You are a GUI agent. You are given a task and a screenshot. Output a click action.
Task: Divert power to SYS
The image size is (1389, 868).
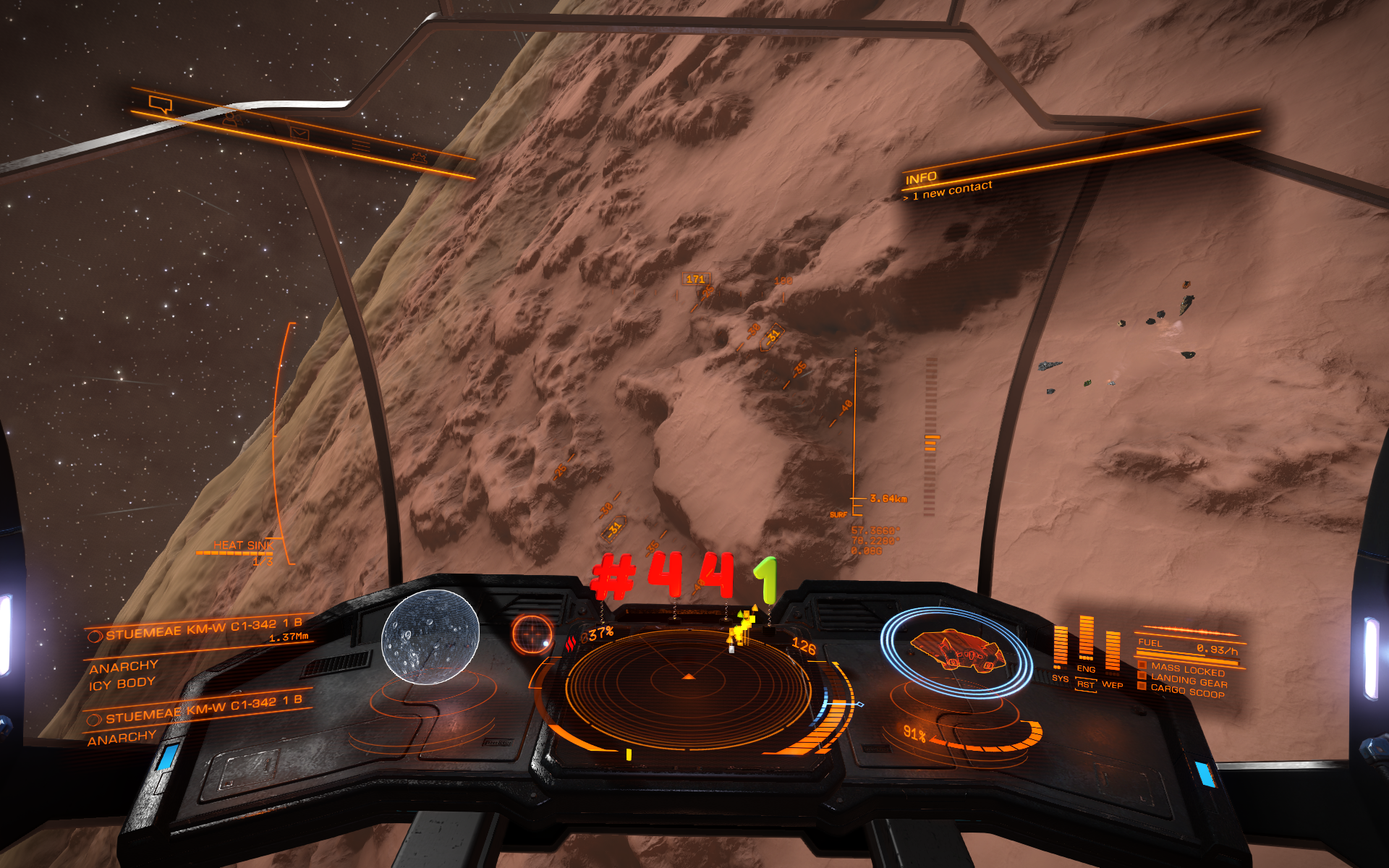point(1060,678)
